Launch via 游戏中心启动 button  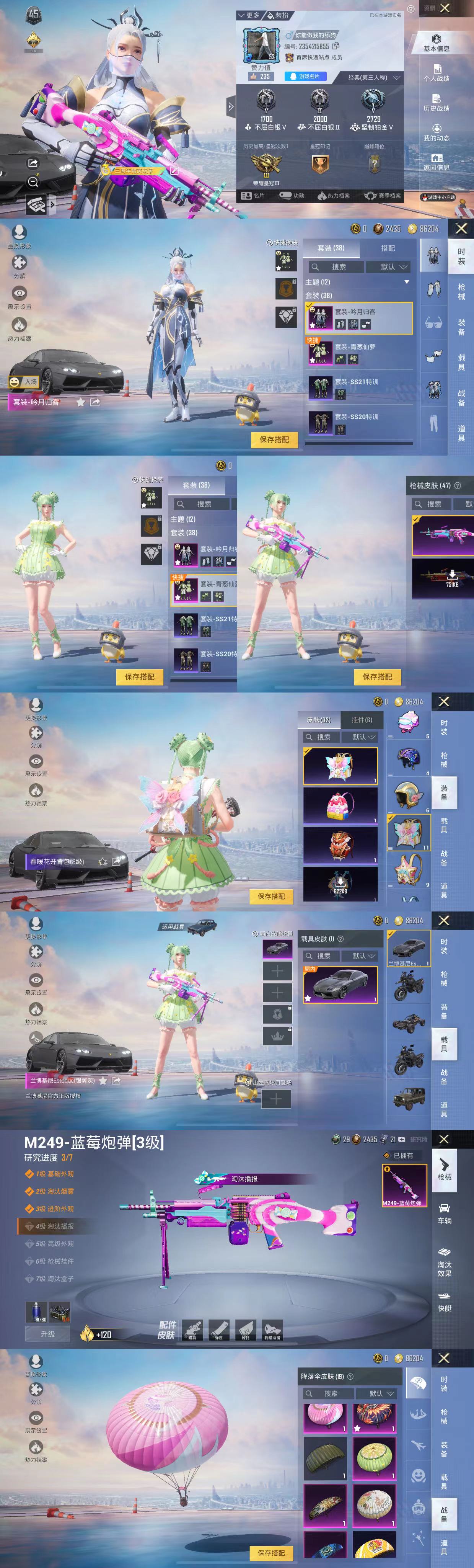(x=438, y=197)
